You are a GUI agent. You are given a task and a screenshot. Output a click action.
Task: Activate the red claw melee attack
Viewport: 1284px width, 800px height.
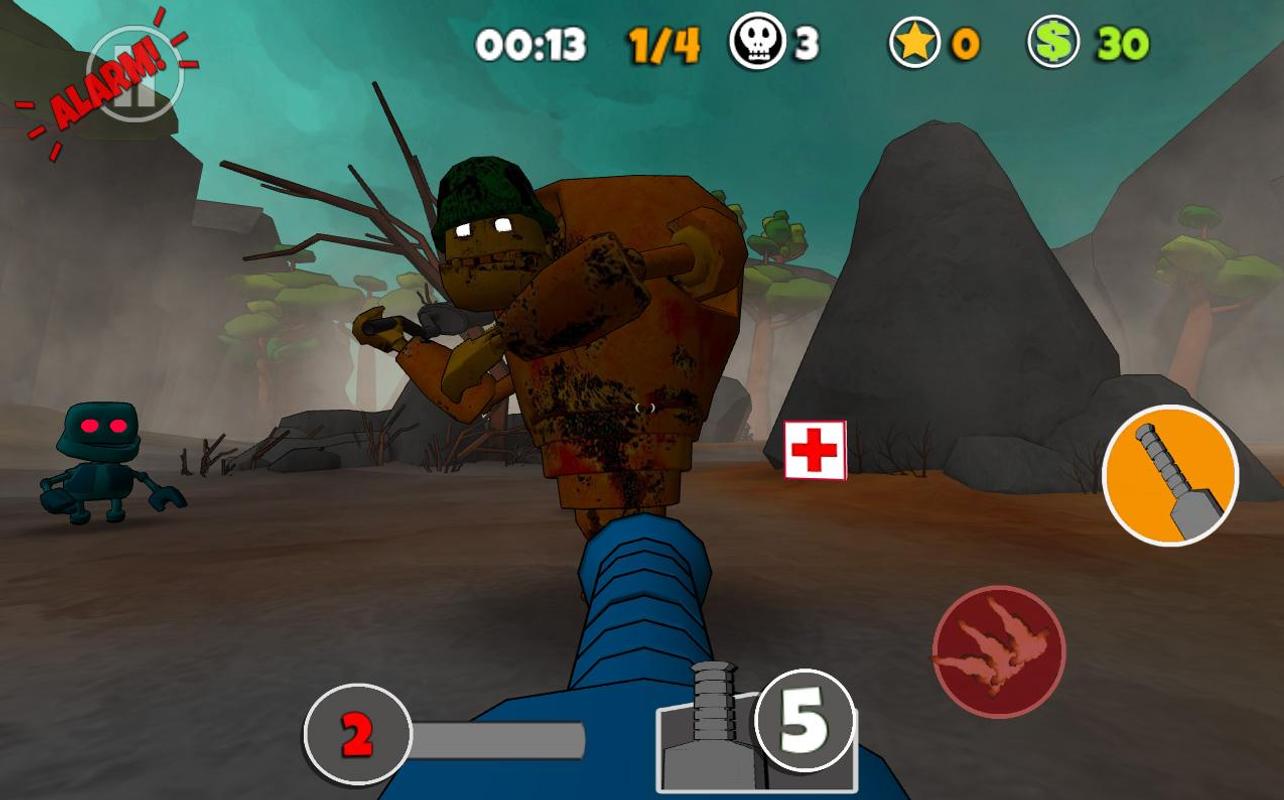pyautogui.click(x=998, y=652)
